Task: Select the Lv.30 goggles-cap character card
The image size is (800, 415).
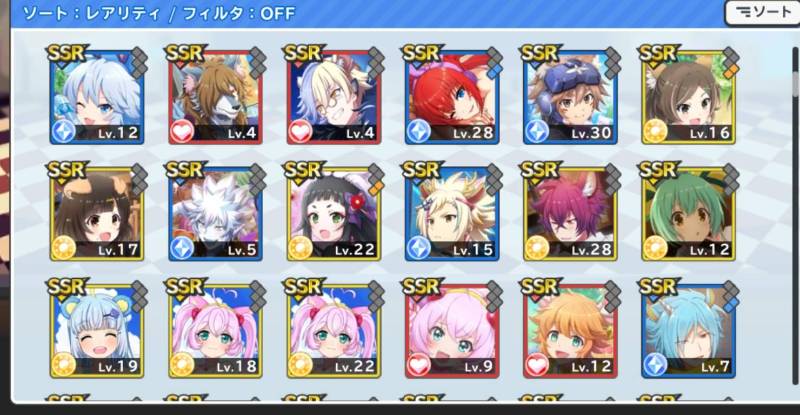Action: click(568, 97)
